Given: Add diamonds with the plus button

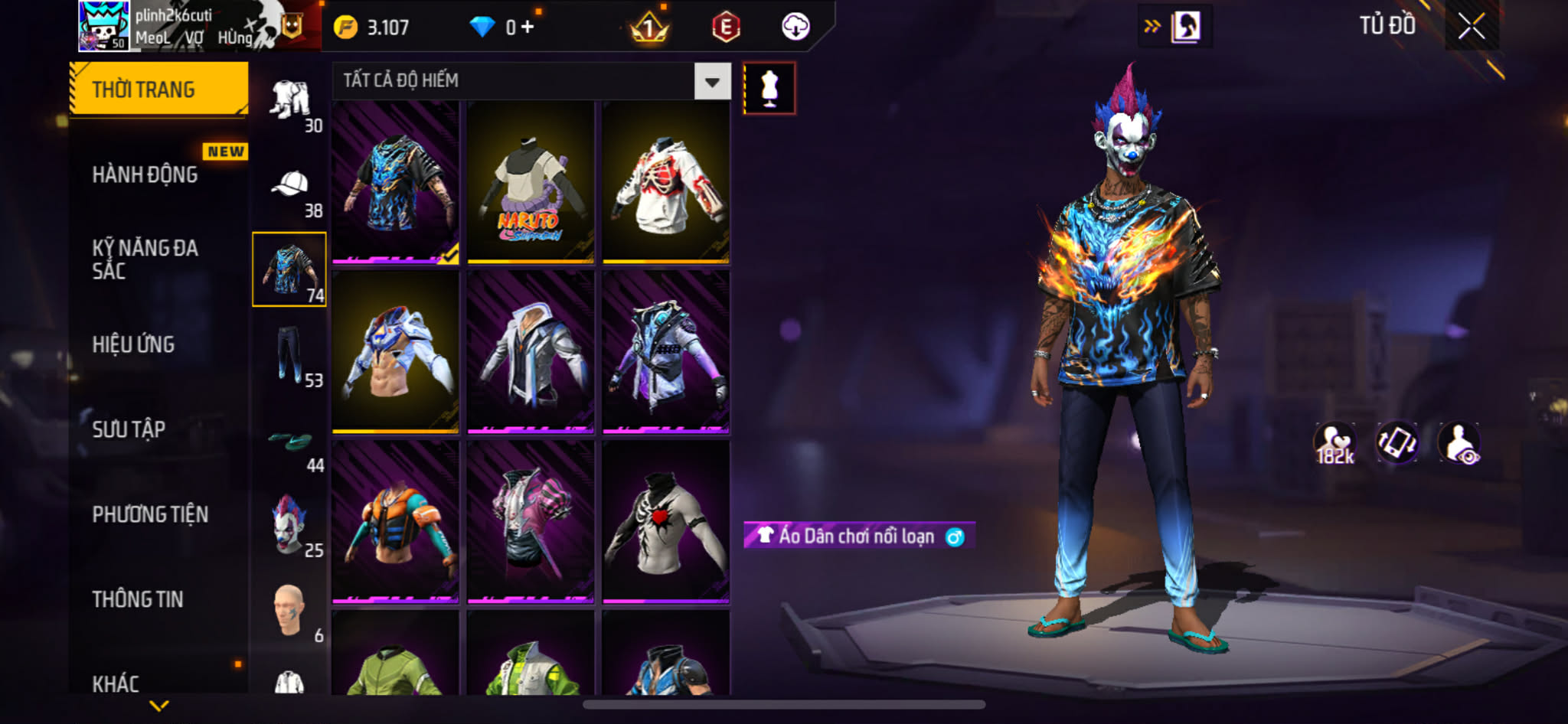Looking at the screenshot, I should [528, 28].
